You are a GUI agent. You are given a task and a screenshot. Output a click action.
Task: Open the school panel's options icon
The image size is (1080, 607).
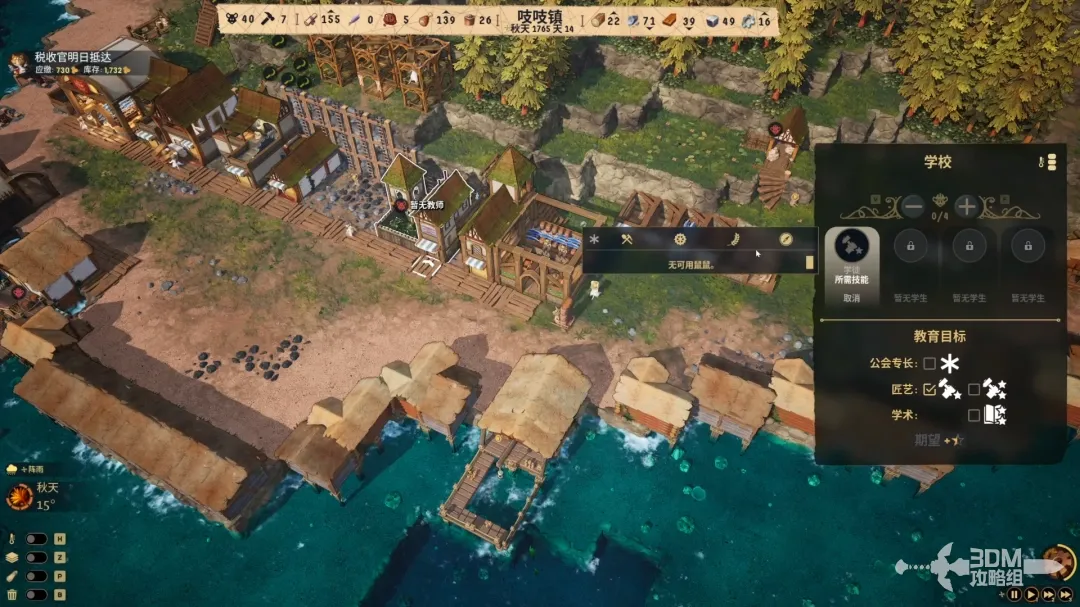pos(1051,161)
